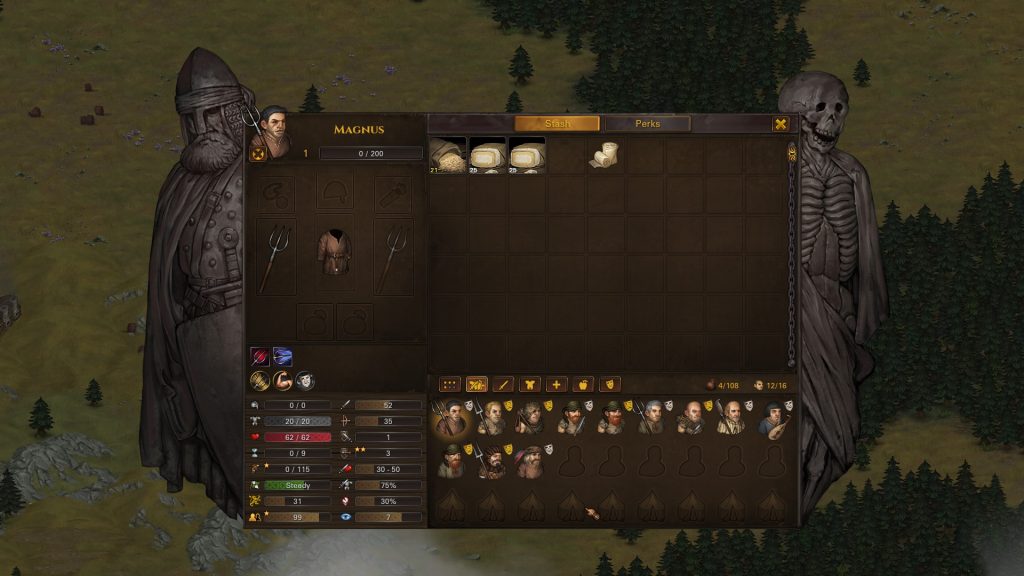
Task: Click the flexed arm trait icon
Action: point(283,380)
